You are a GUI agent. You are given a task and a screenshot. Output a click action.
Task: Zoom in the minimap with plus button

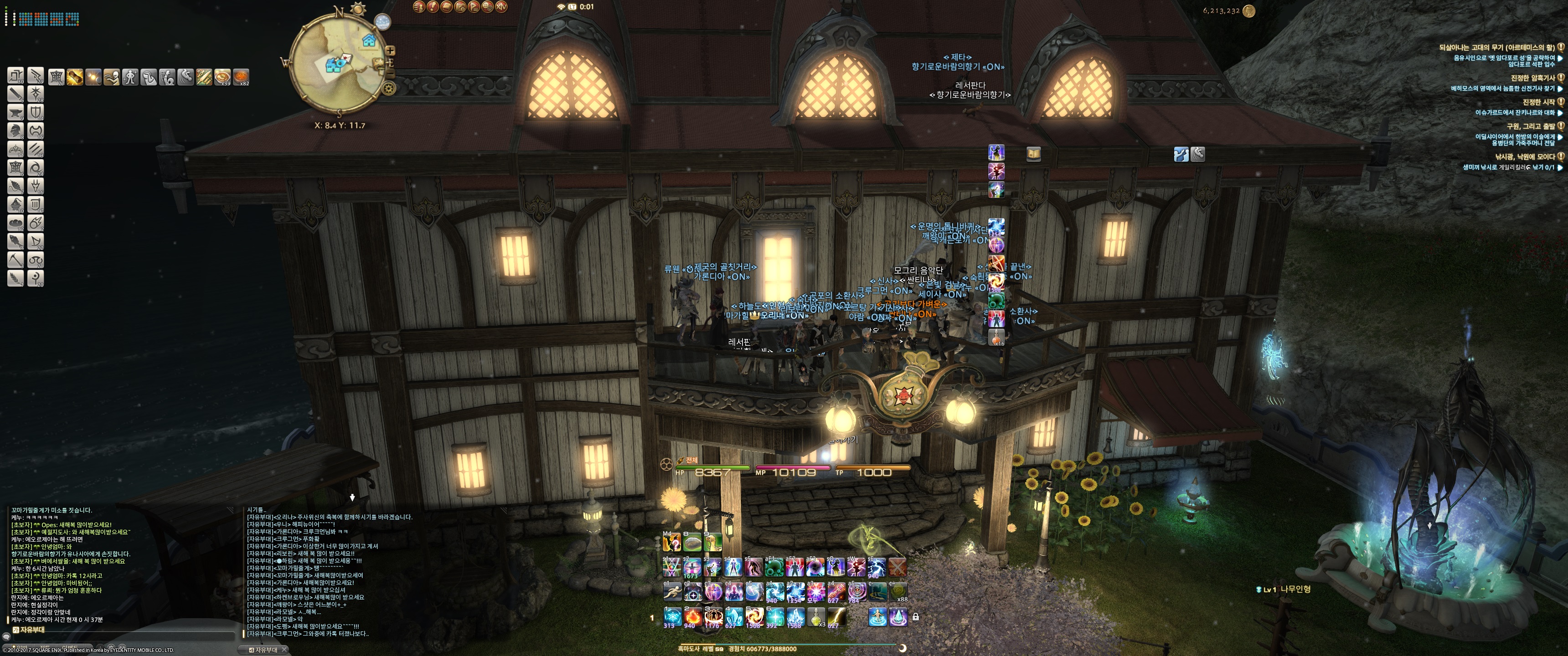[390, 51]
